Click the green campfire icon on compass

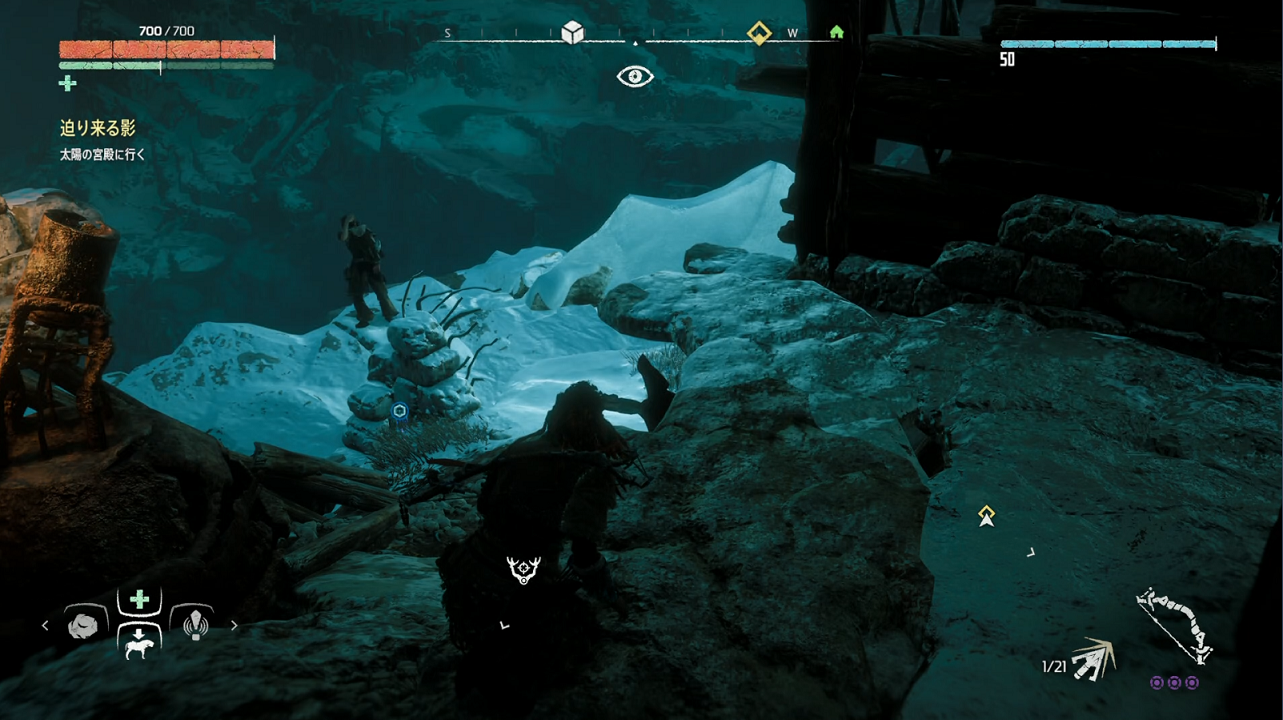pos(836,32)
